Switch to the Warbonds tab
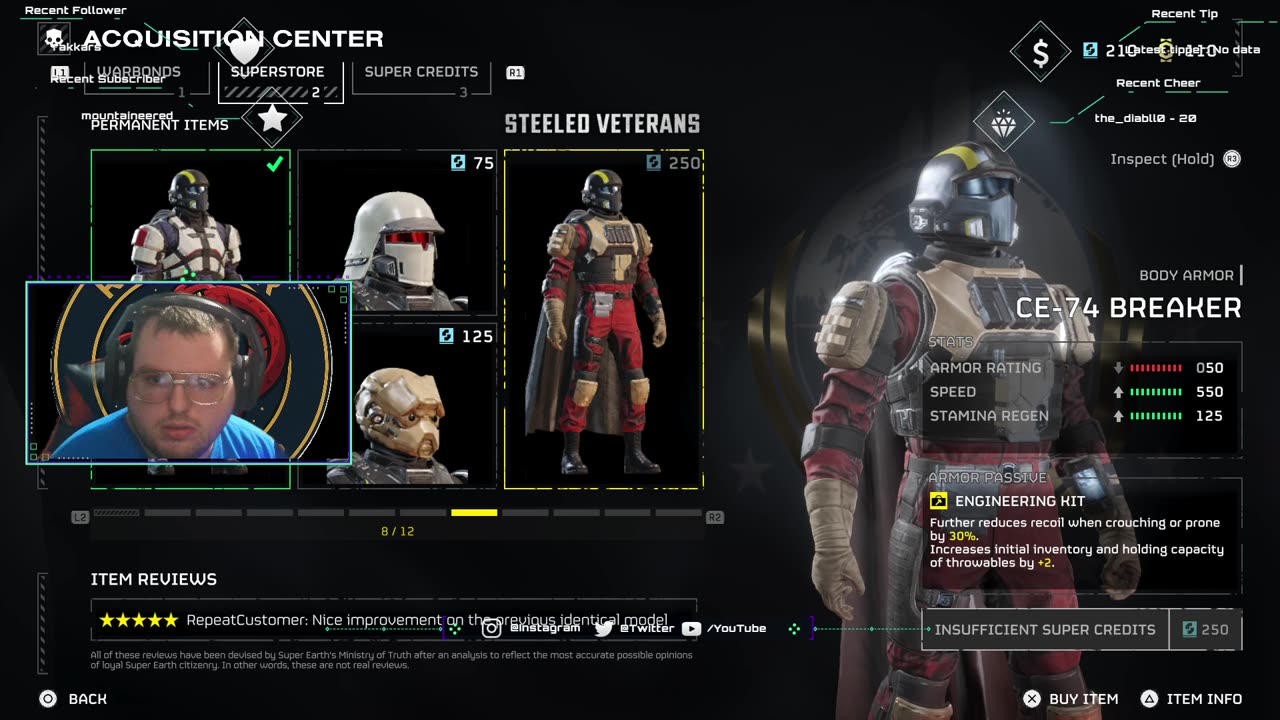 (139, 73)
